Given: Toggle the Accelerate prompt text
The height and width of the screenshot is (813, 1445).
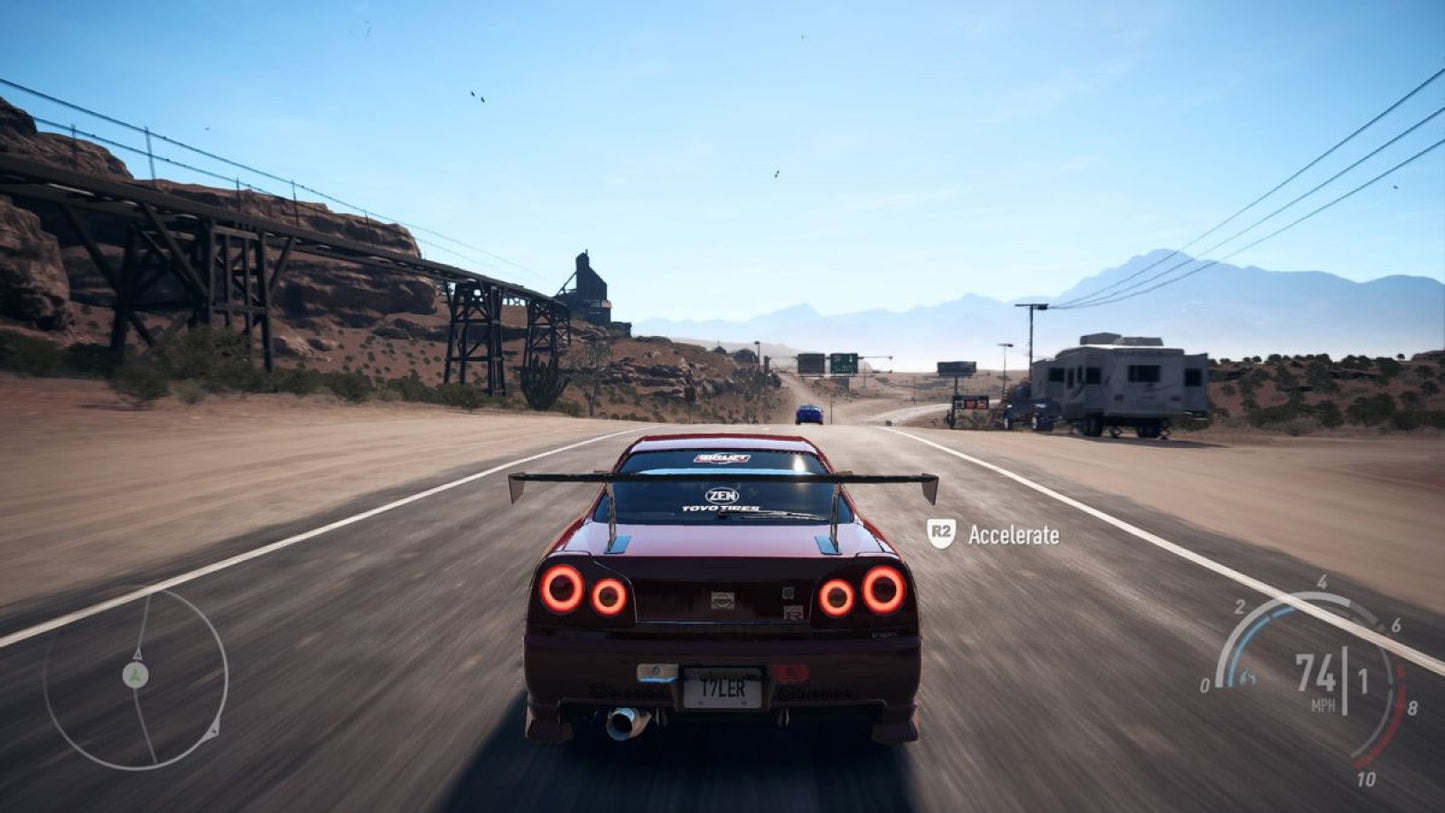Looking at the screenshot, I should point(1012,535).
